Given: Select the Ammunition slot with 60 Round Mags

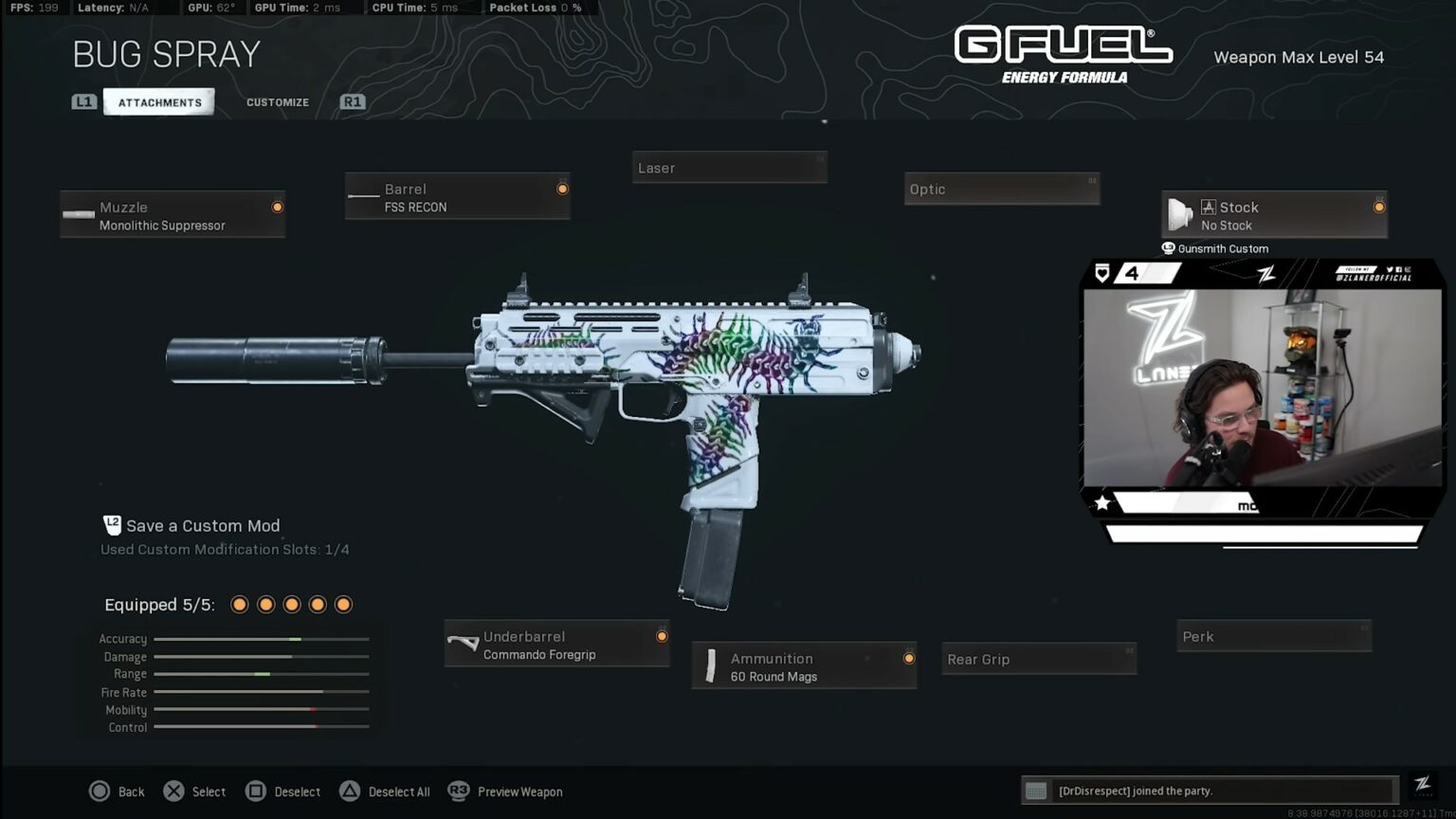Looking at the screenshot, I should 804,665.
